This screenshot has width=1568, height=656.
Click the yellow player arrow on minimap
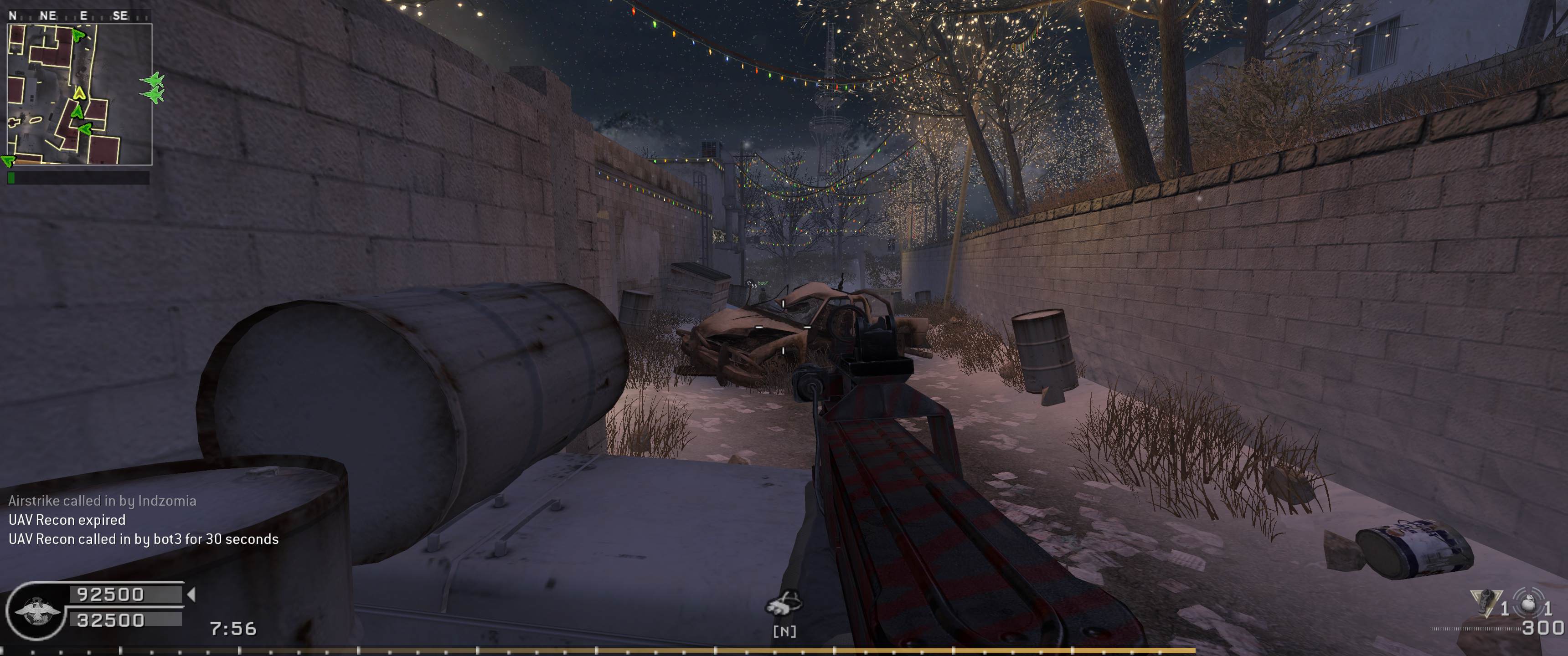coord(79,93)
